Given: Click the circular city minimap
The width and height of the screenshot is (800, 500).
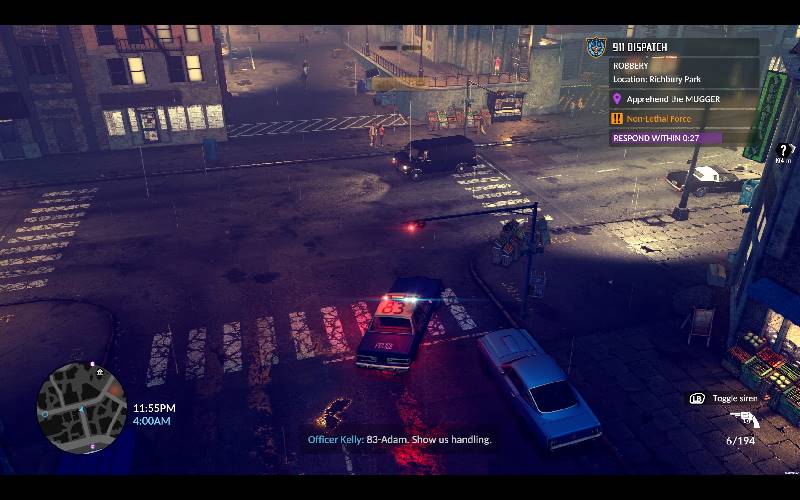Looking at the screenshot, I should [x=82, y=407].
